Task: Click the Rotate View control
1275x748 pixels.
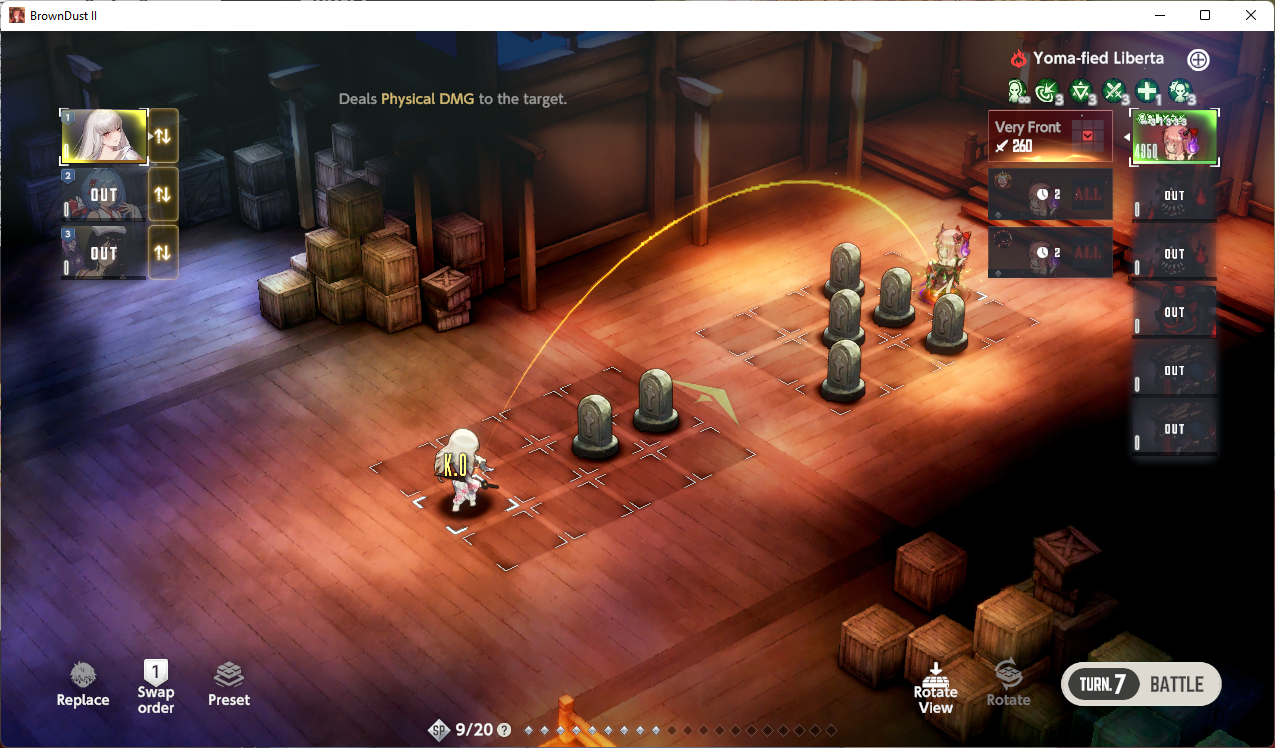Action: pyautogui.click(x=935, y=686)
